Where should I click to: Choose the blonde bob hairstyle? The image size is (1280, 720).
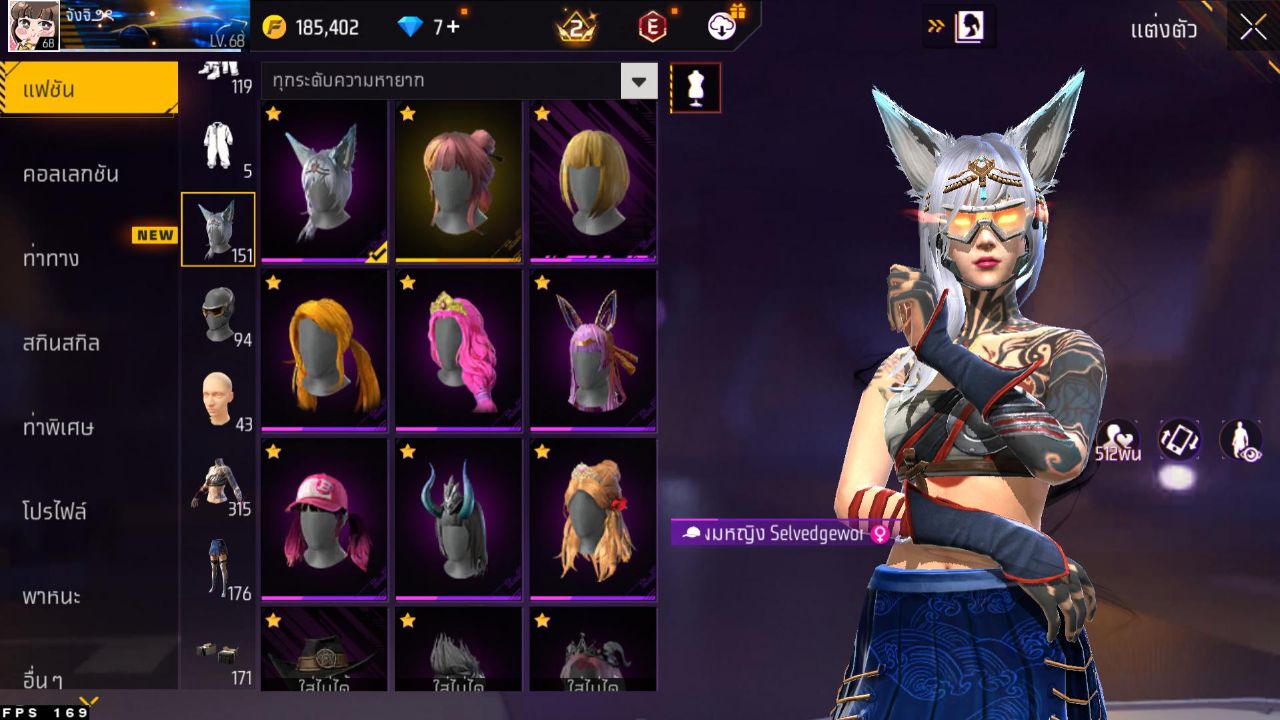click(593, 182)
